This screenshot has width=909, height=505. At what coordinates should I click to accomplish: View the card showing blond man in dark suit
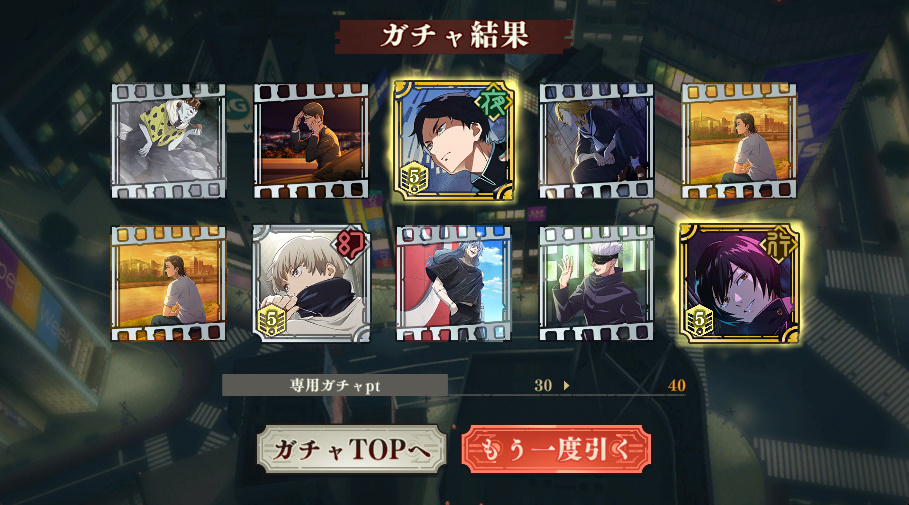[596, 141]
